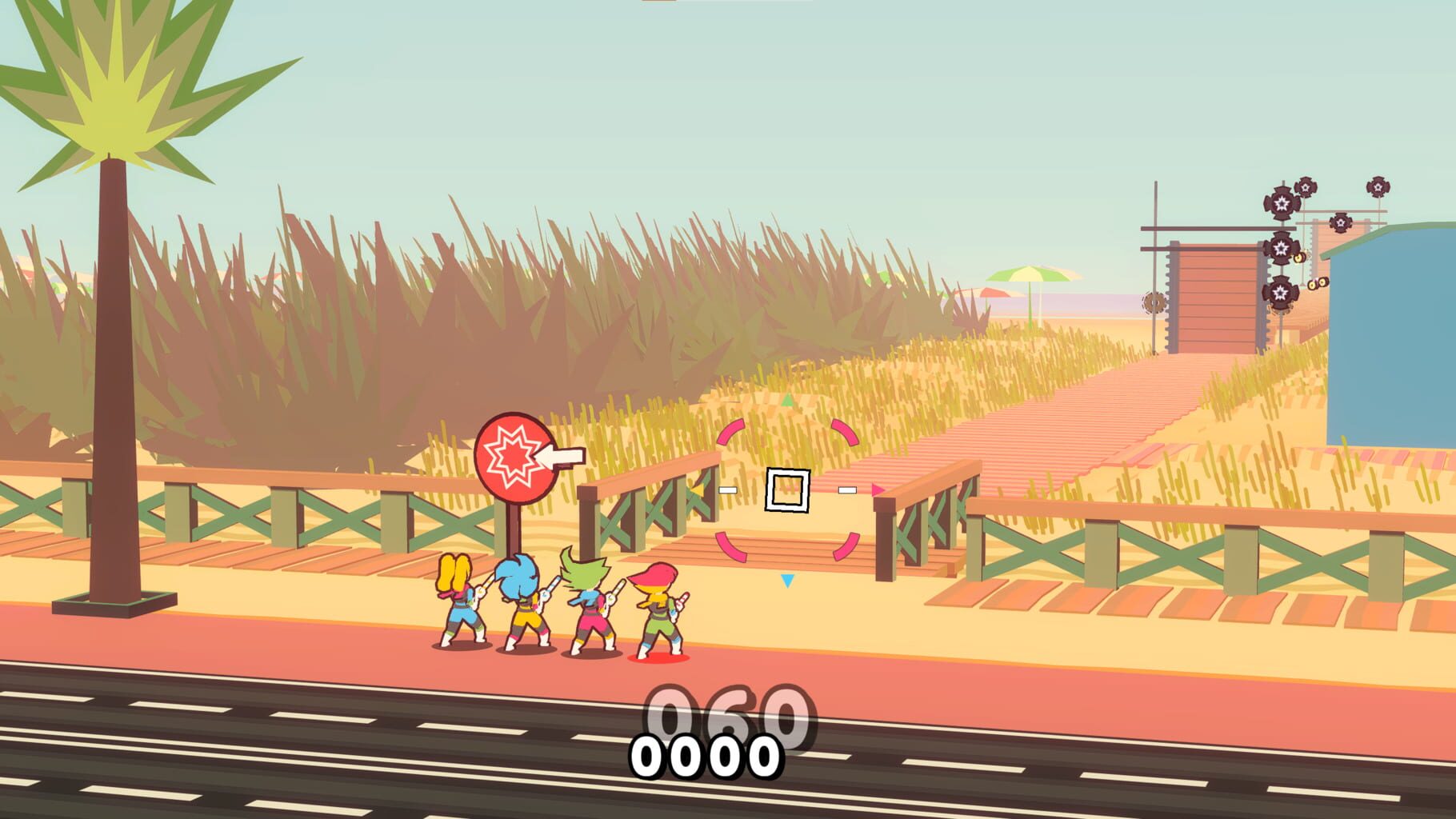Click the red starburst warning sign

pos(517,458)
